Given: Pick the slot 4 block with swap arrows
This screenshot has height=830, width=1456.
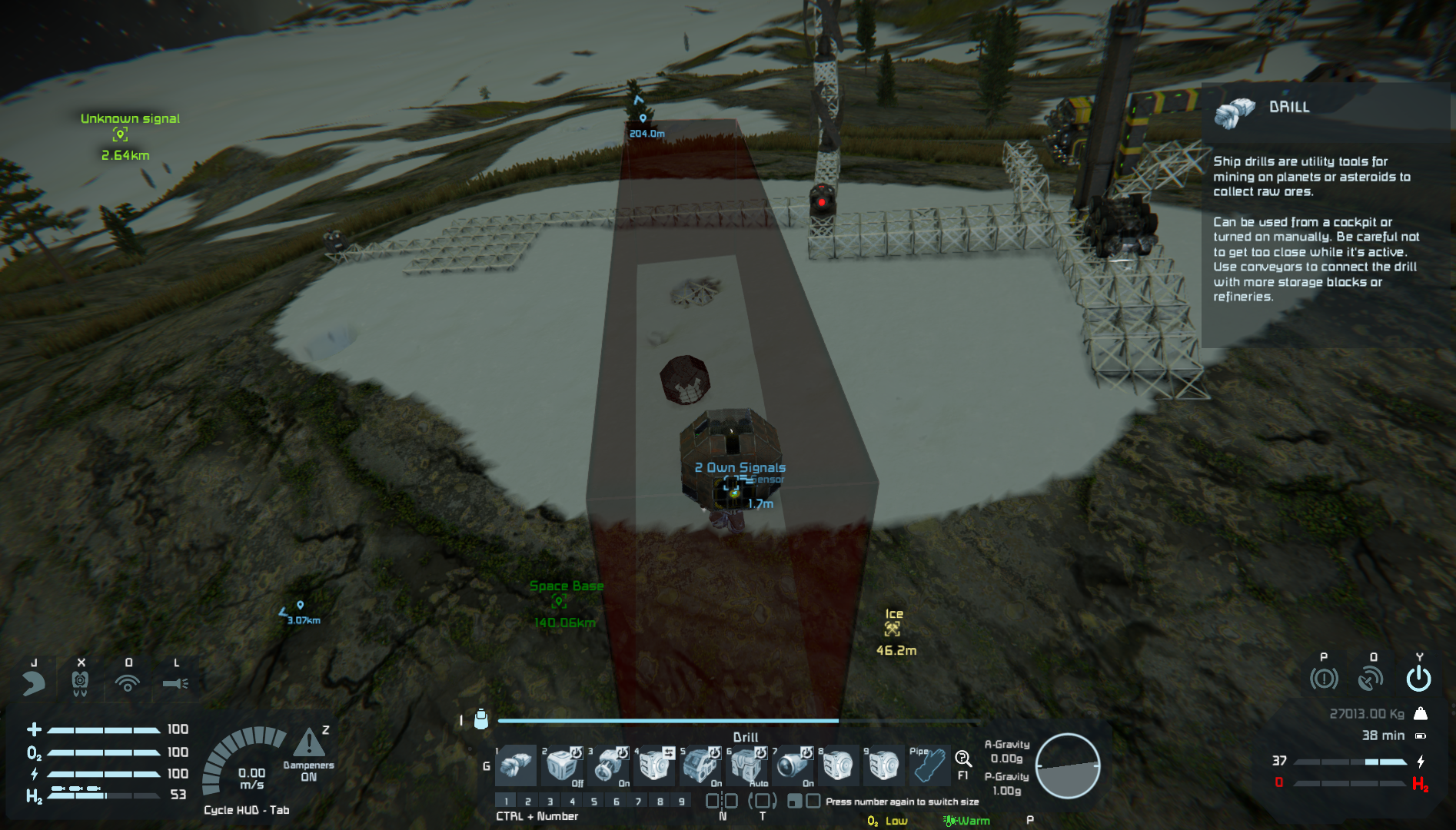Looking at the screenshot, I should [654, 765].
